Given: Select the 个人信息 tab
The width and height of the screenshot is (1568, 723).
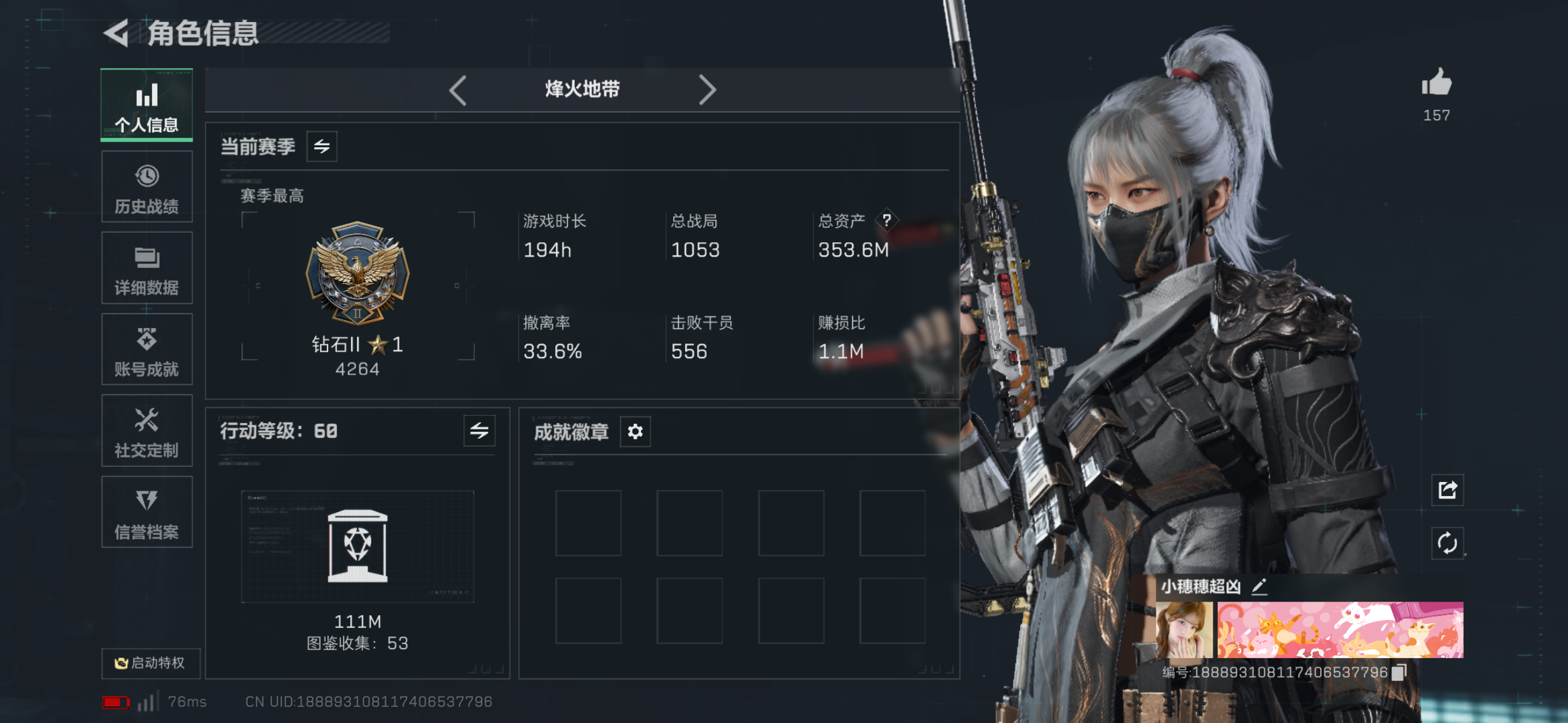Looking at the screenshot, I should (x=147, y=105).
